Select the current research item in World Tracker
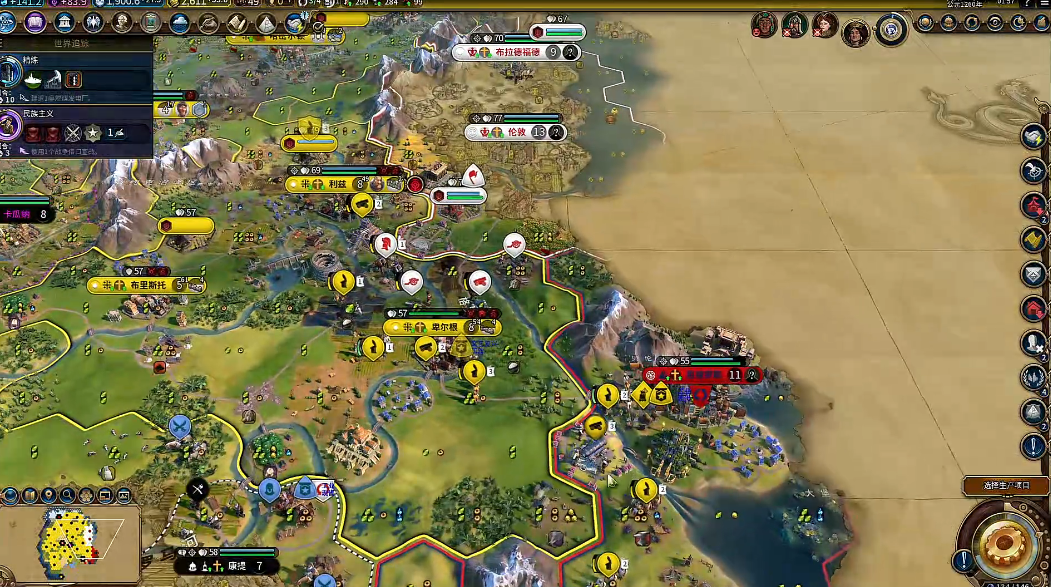 click(x=11, y=73)
